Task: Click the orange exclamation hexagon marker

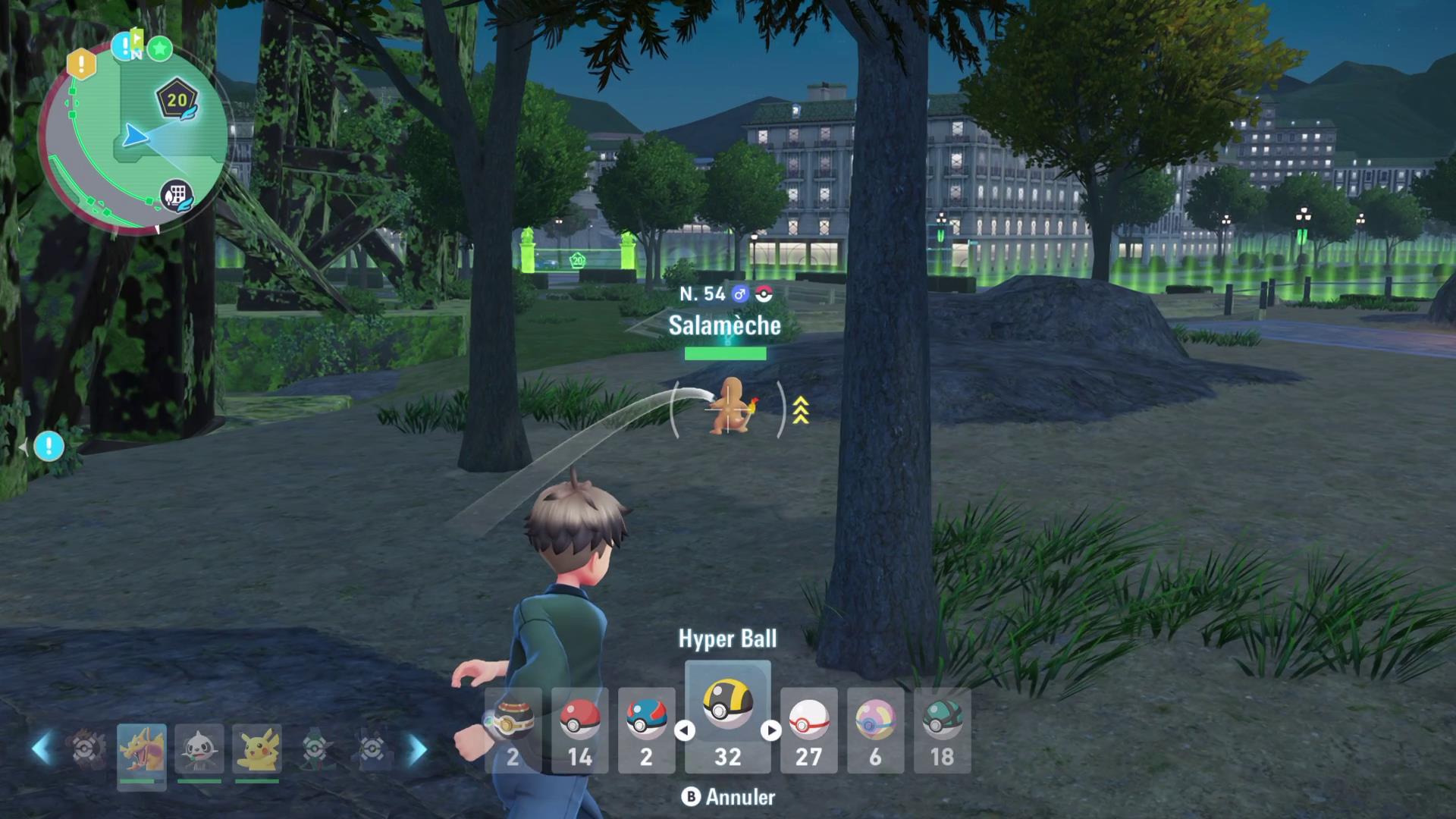Action: [81, 64]
